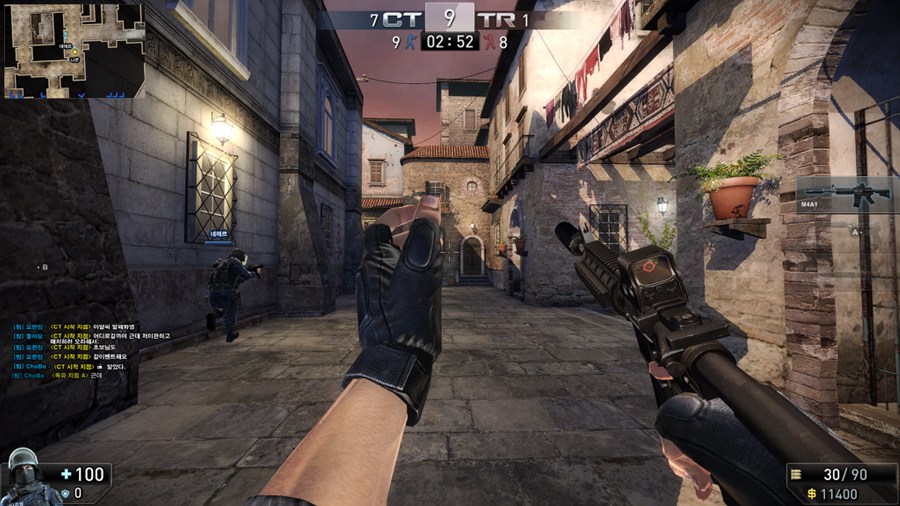Viewport: 900px width, 506px height.
Task: Select the M4A1 weapon slot
Action: [x=846, y=193]
